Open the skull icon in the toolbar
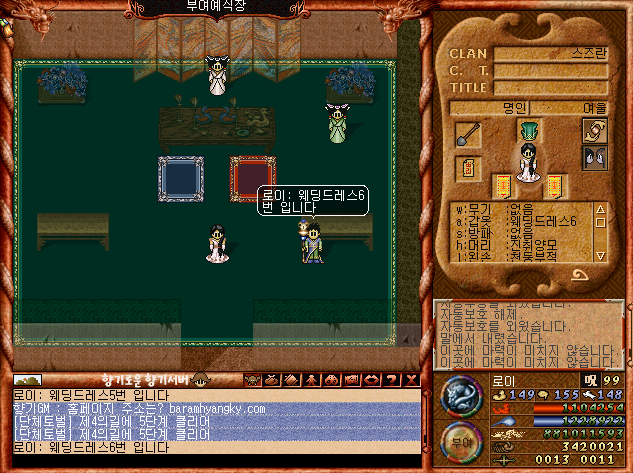633x473 pixels. click(250, 379)
